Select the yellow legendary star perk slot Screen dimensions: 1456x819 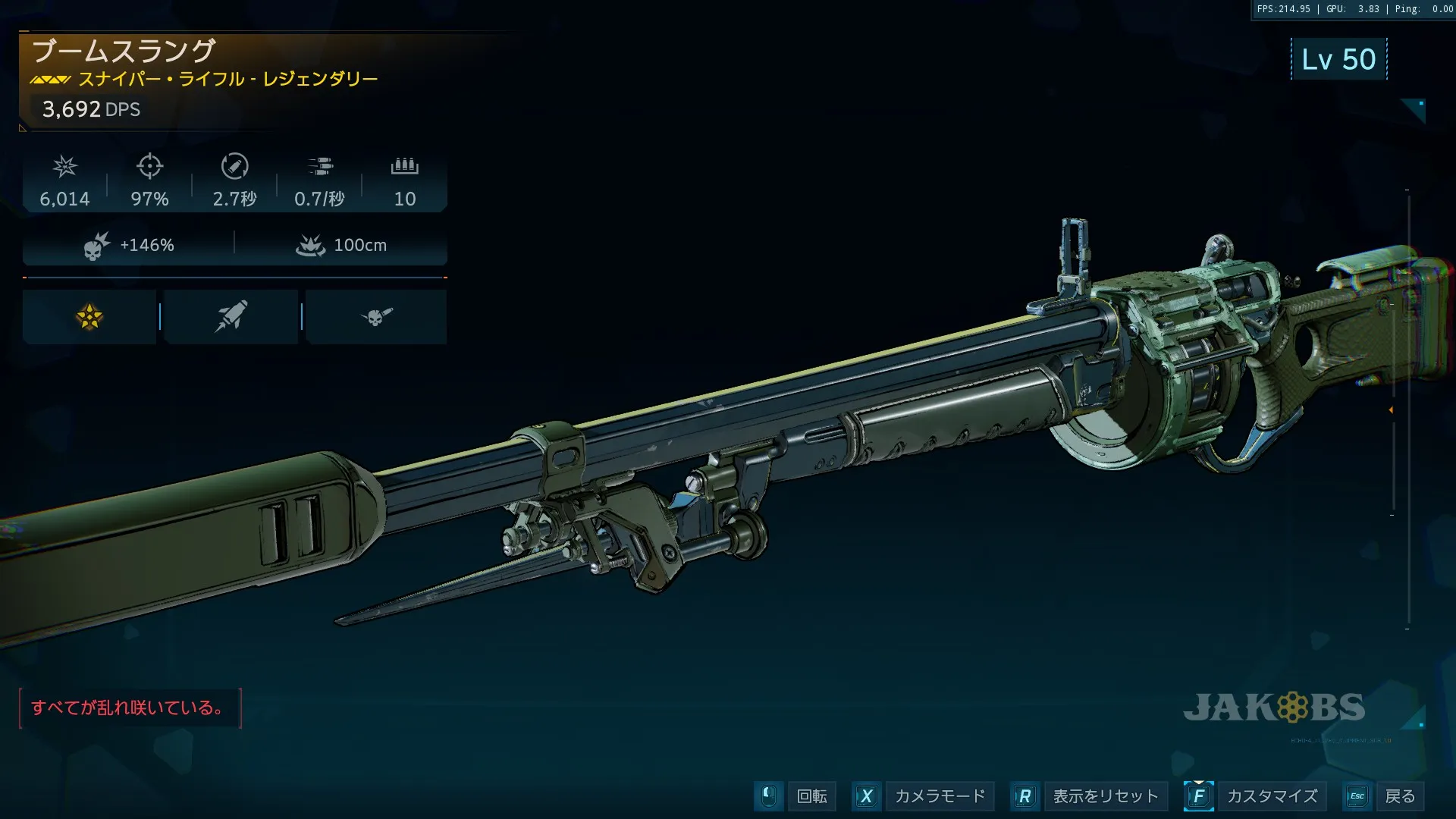(89, 317)
